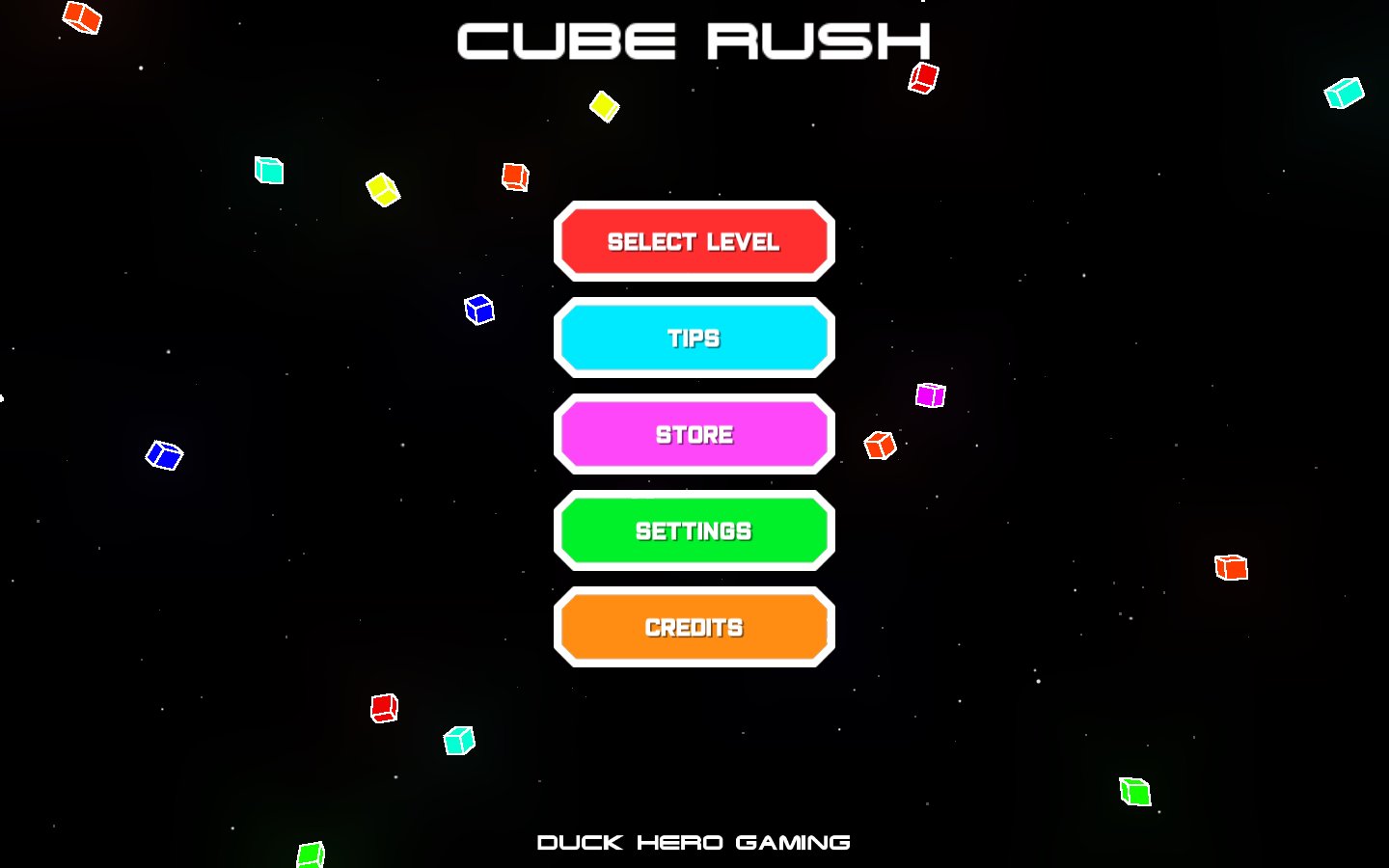Click the red cube below the game title
1389x868 pixels.
tap(923, 78)
